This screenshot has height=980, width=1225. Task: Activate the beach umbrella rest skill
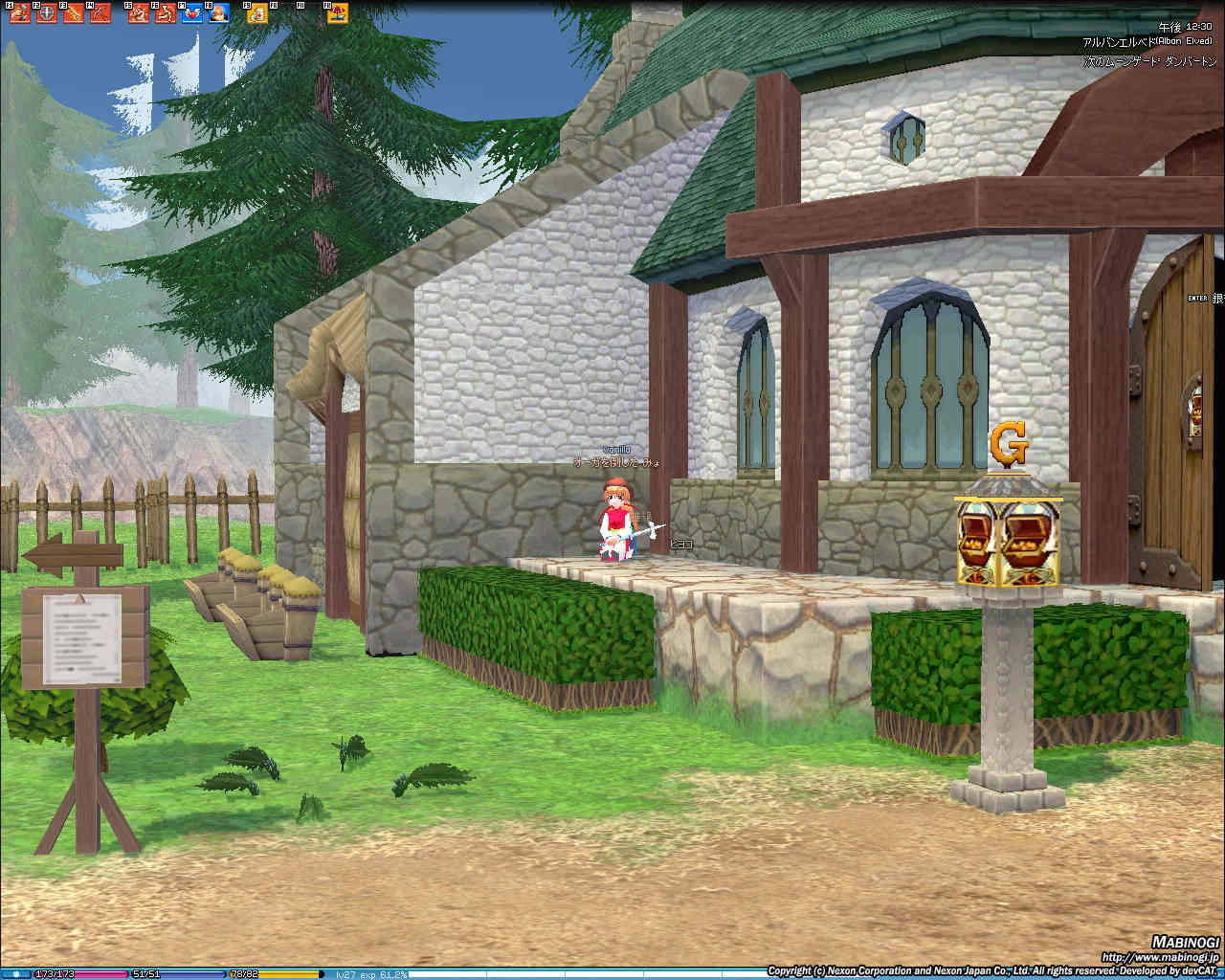tap(338, 13)
